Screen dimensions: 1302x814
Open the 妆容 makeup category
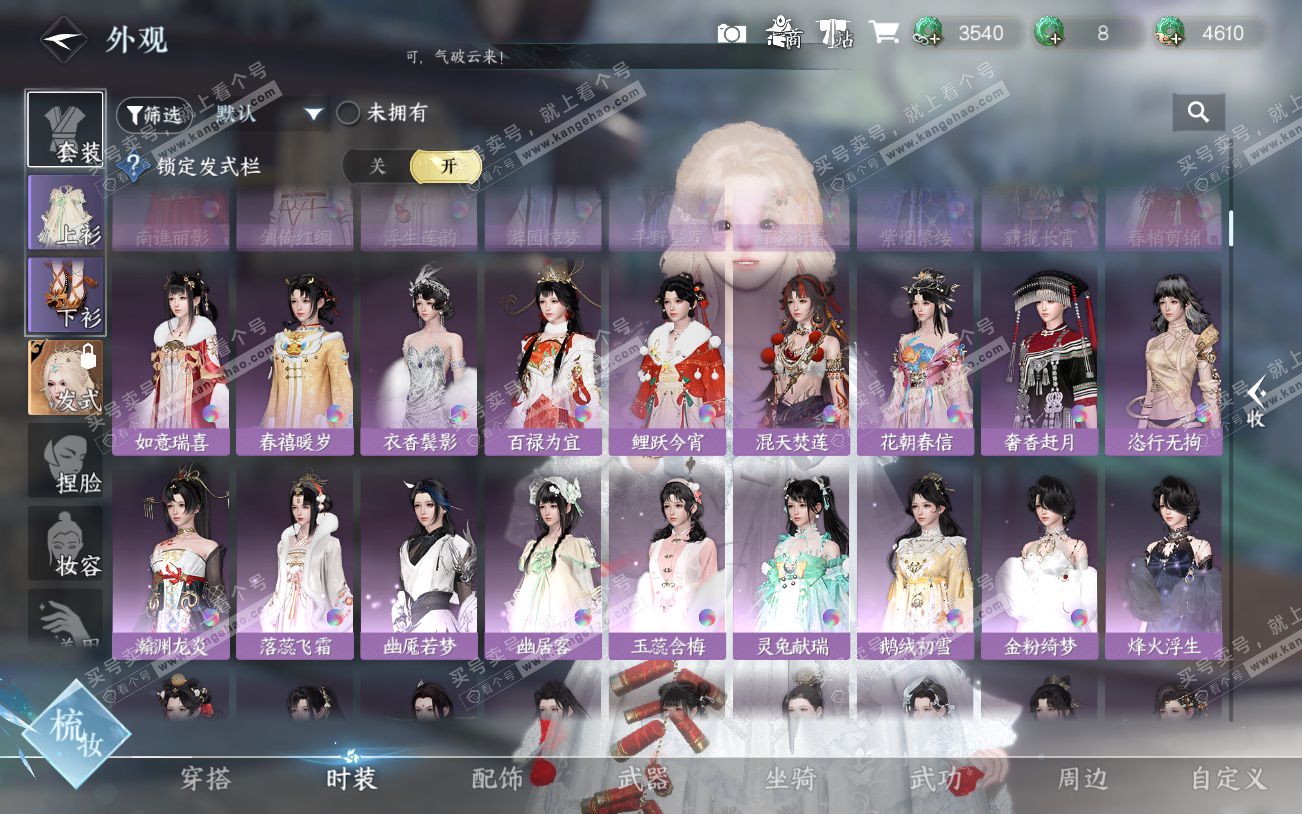point(66,543)
